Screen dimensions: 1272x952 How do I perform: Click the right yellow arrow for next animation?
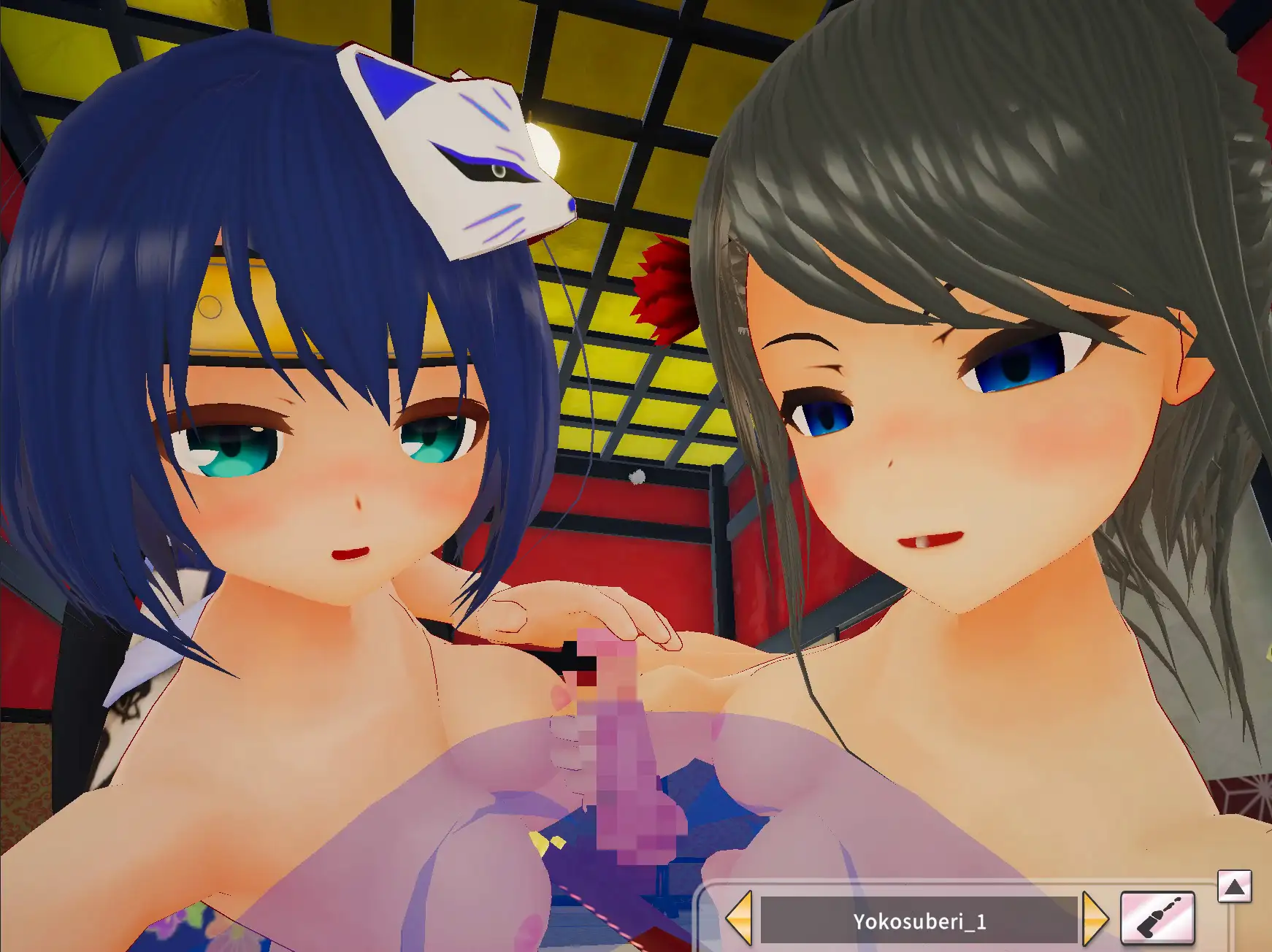pos(1095,919)
